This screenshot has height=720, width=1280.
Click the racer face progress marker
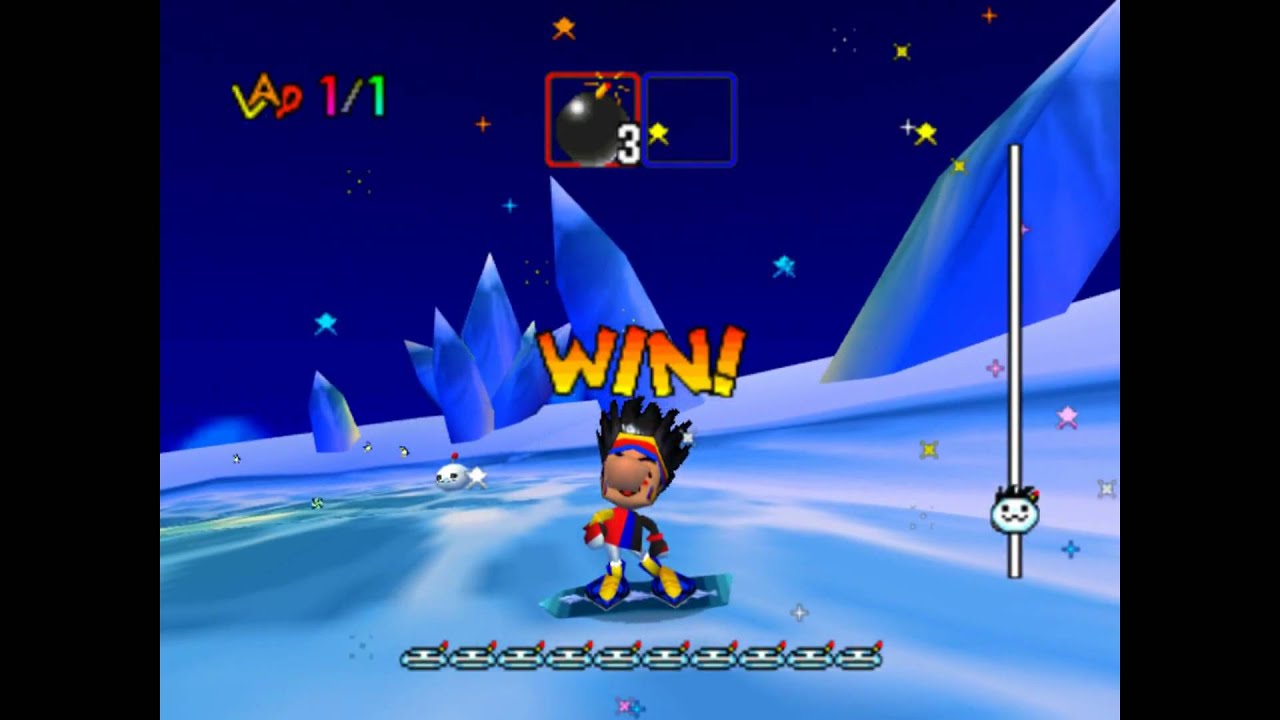(1015, 512)
